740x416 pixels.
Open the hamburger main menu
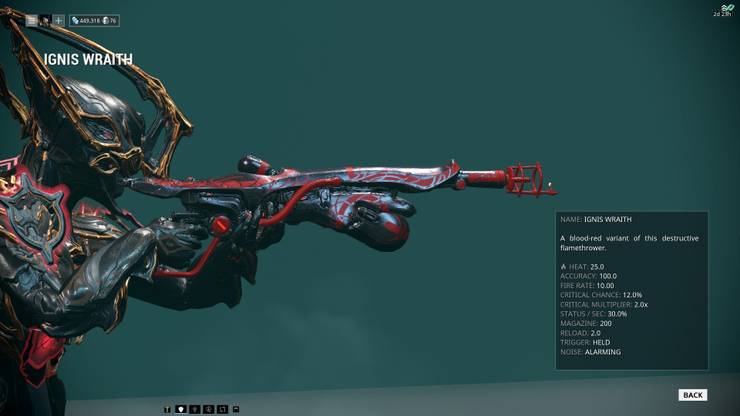point(31,20)
